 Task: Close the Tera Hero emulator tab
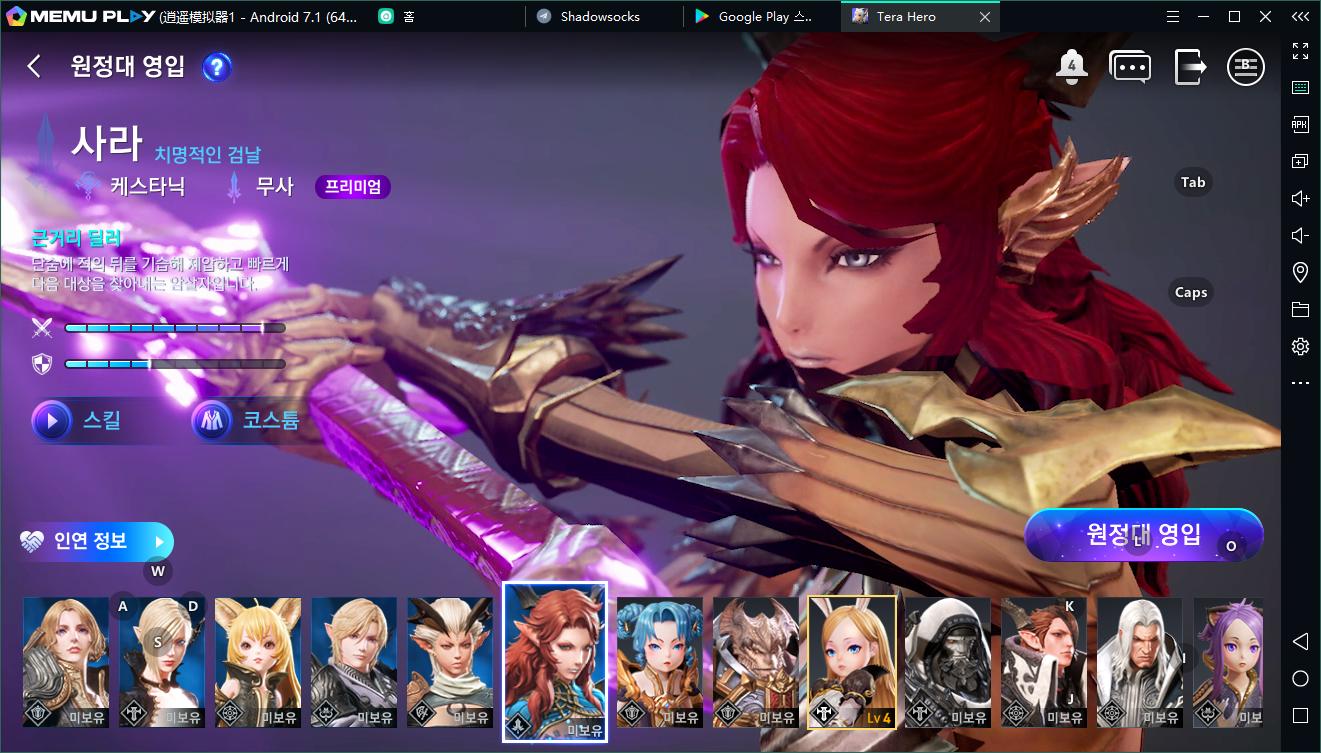985,17
